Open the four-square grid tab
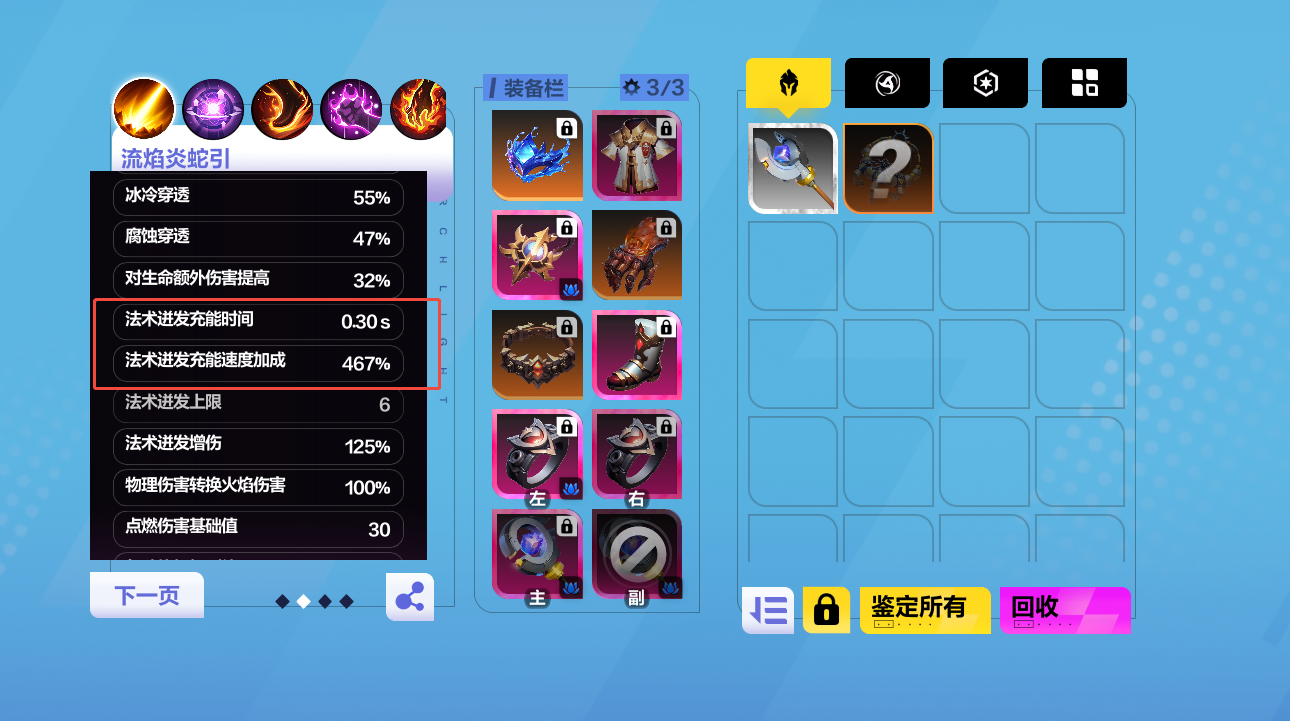This screenshot has width=1290, height=721. (x=1084, y=82)
